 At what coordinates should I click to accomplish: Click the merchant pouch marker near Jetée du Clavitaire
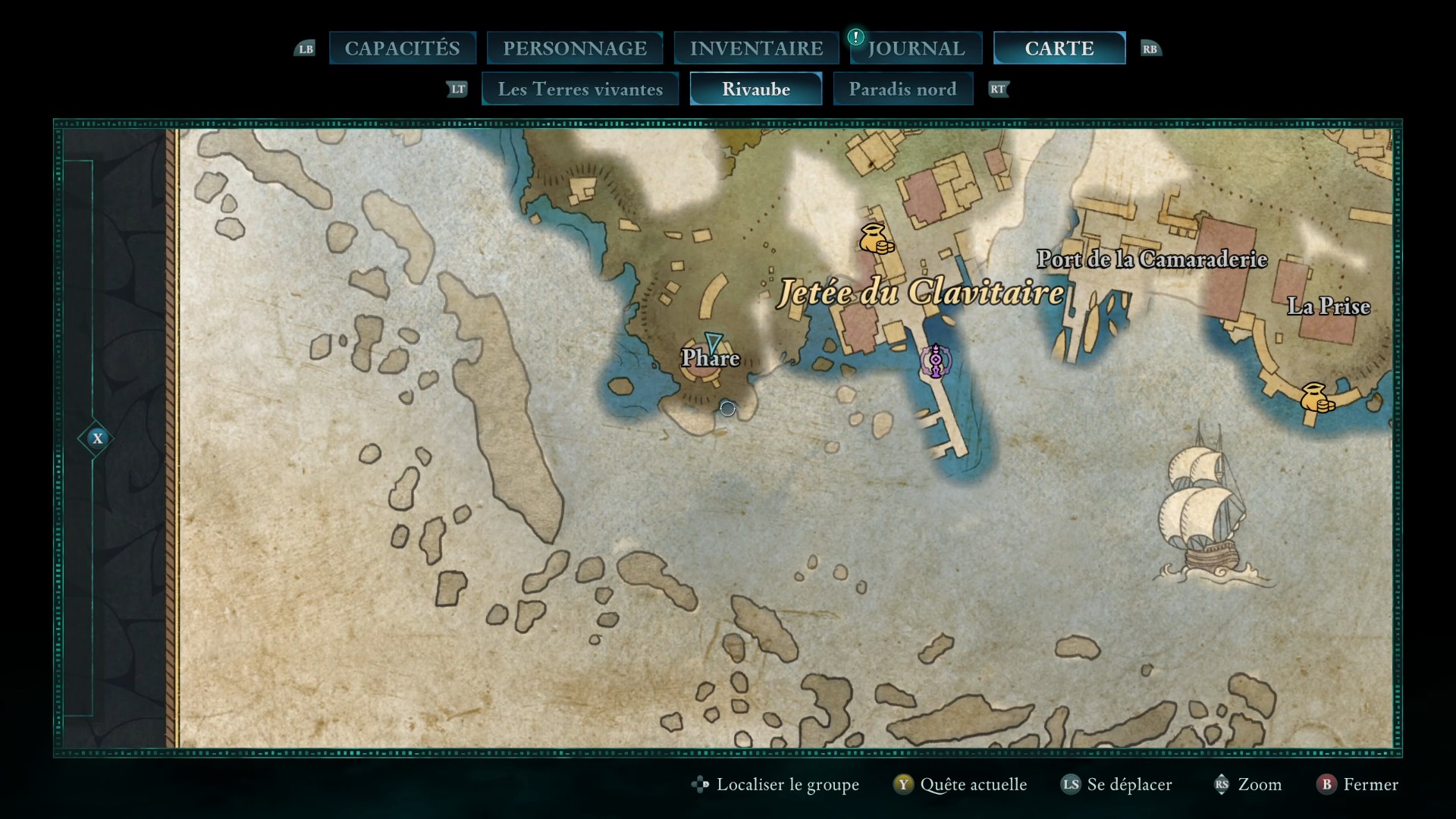(x=875, y=238)
